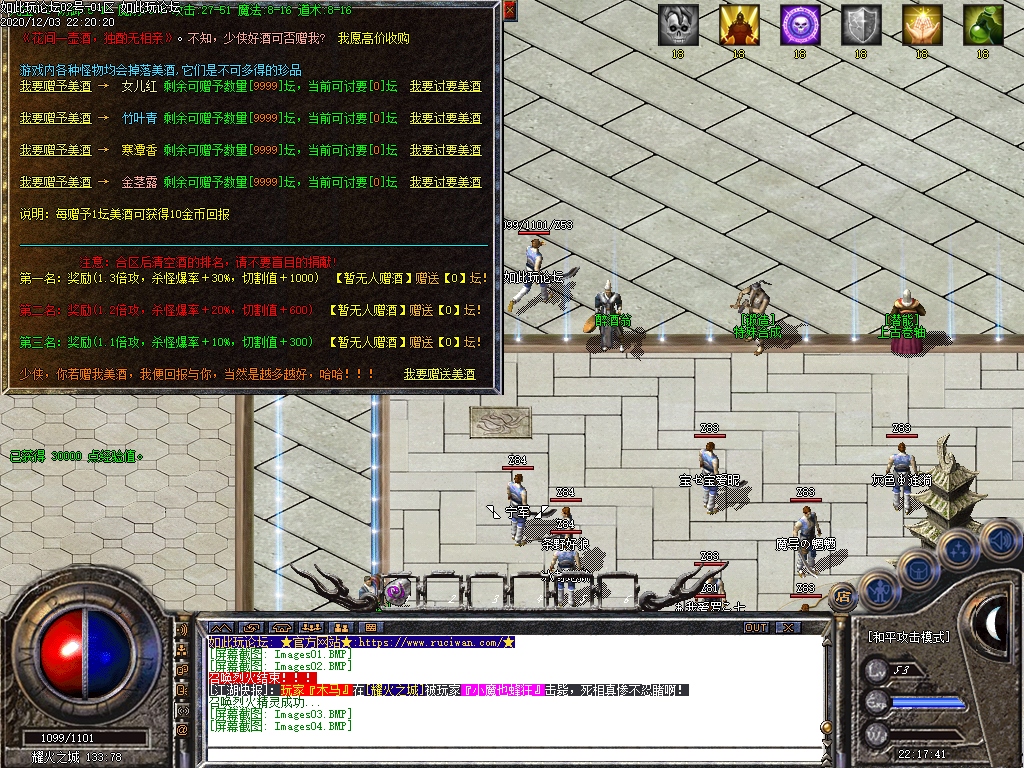Toggle the 和平攻击模式 attack mode label
This screenshot has height=768, width=1024.
pos(908,636)
